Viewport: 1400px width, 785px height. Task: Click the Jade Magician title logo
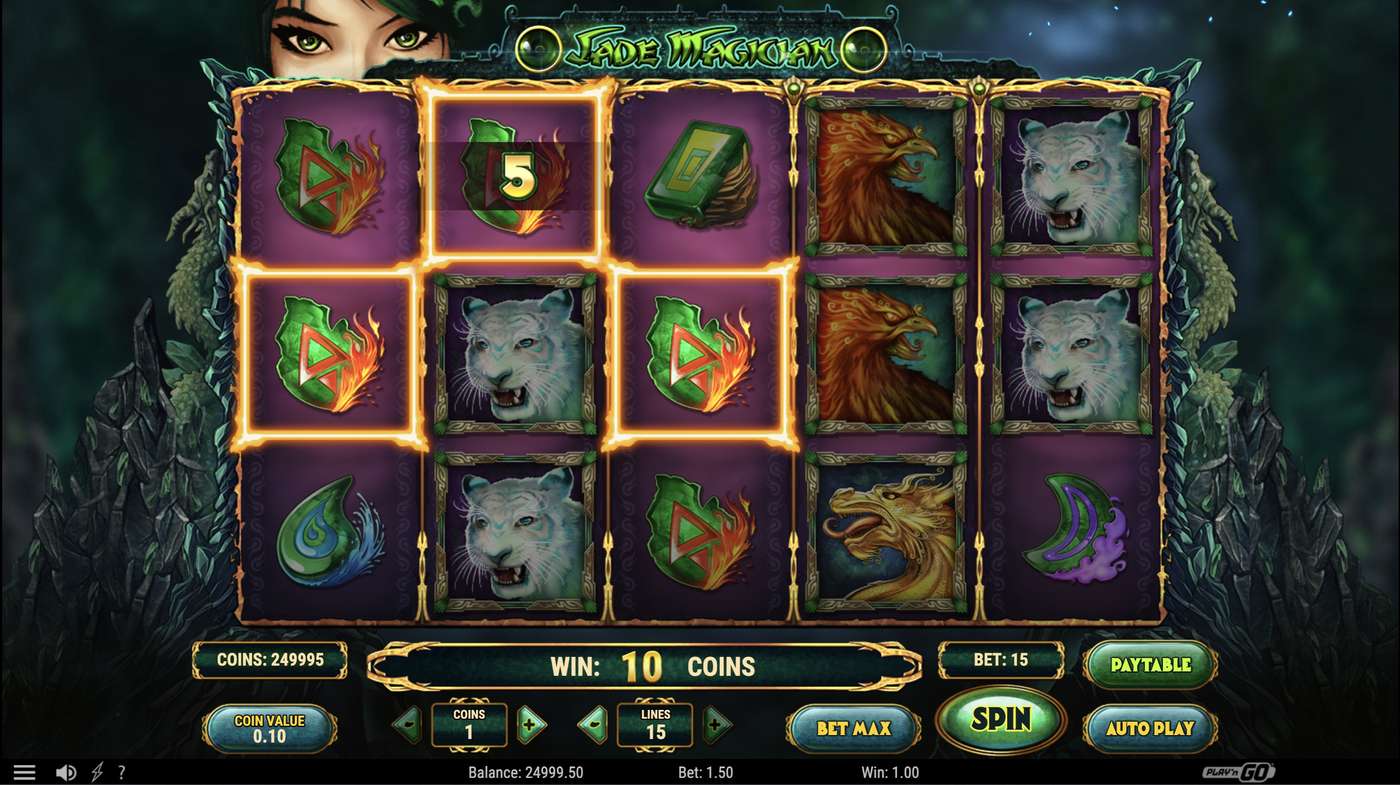tap(700, 45)
